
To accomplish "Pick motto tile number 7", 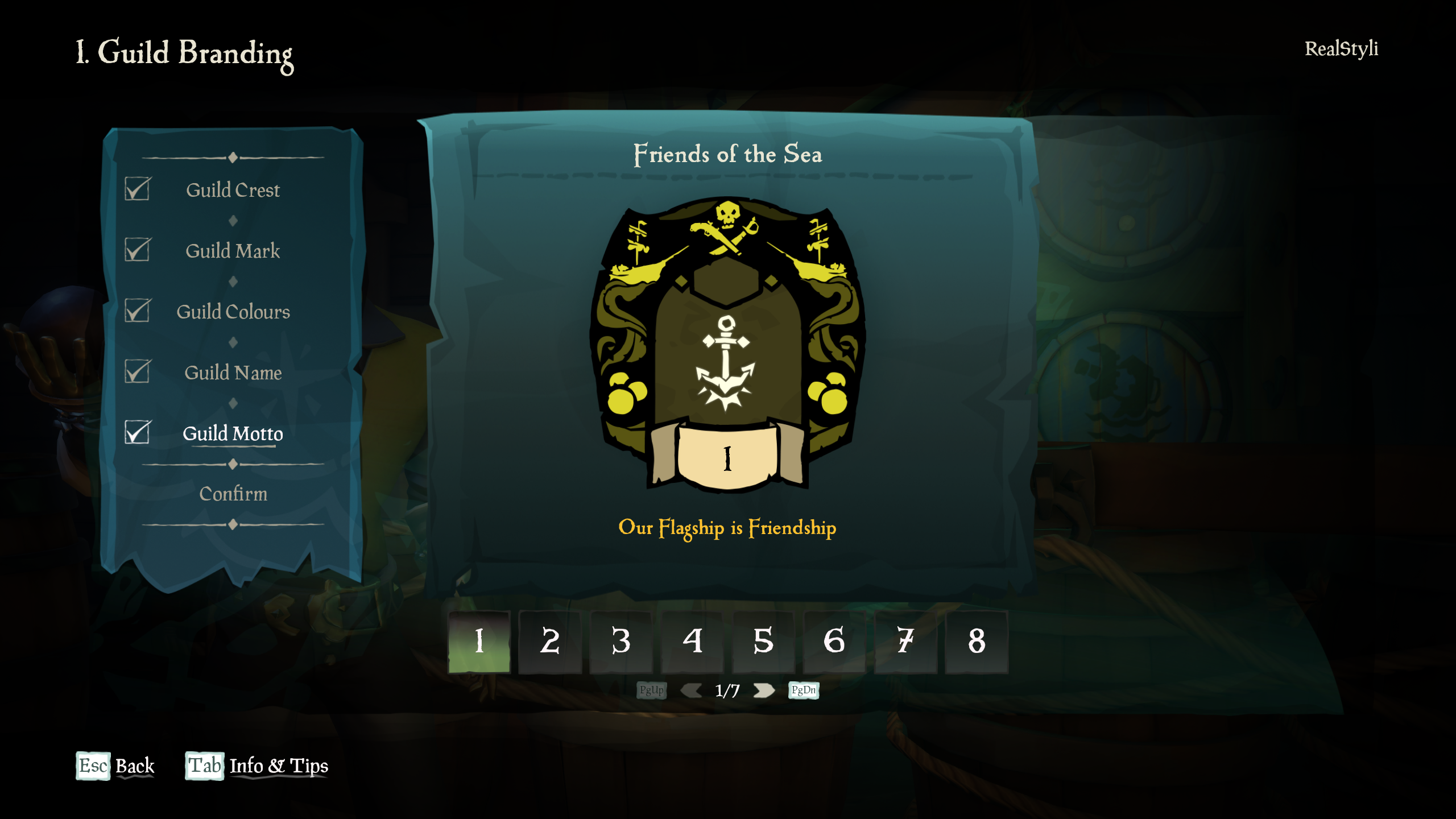I will [x=905, y=642].
